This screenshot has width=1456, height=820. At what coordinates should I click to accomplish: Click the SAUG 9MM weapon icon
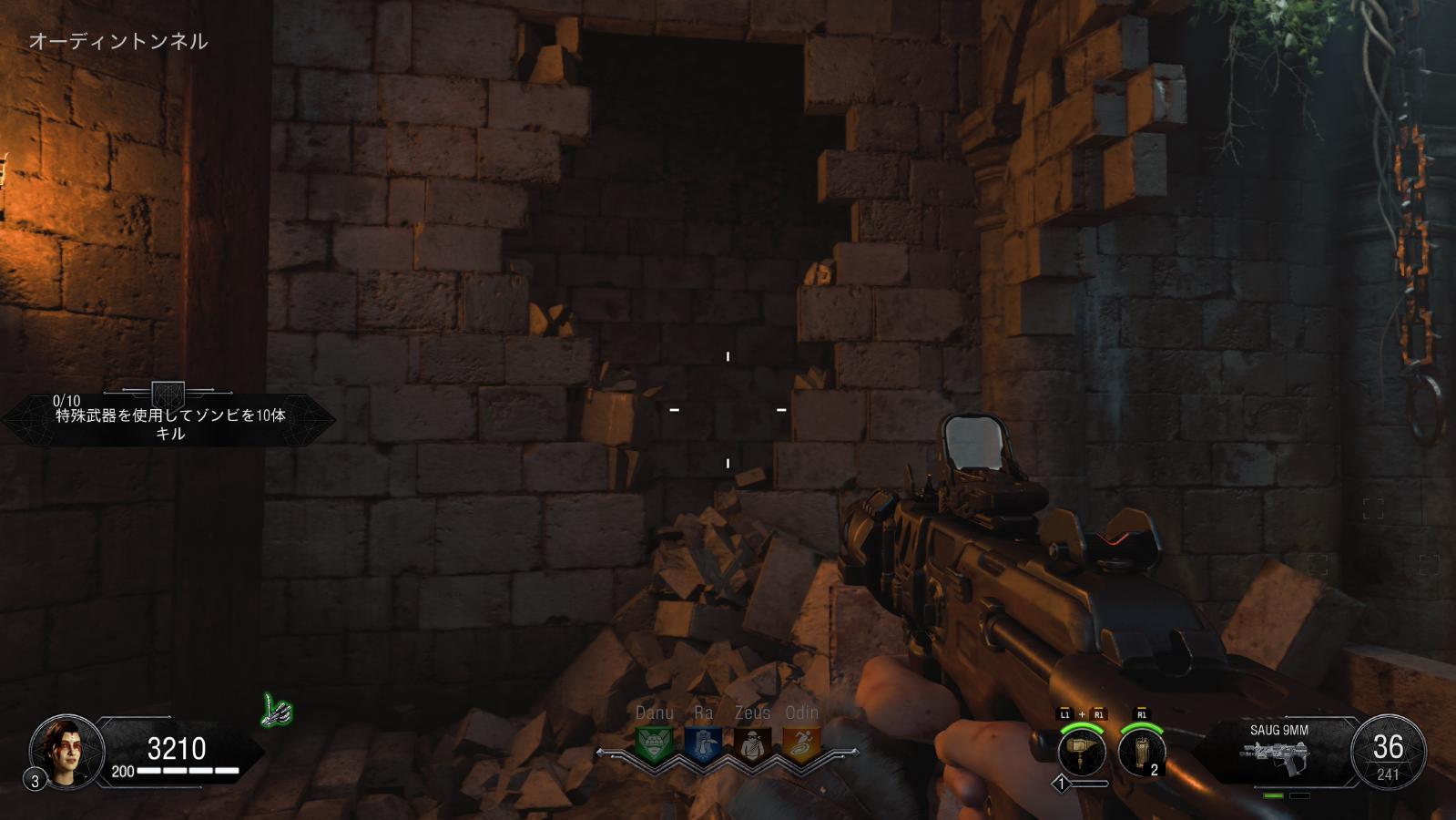click(x=1278, y=756)
